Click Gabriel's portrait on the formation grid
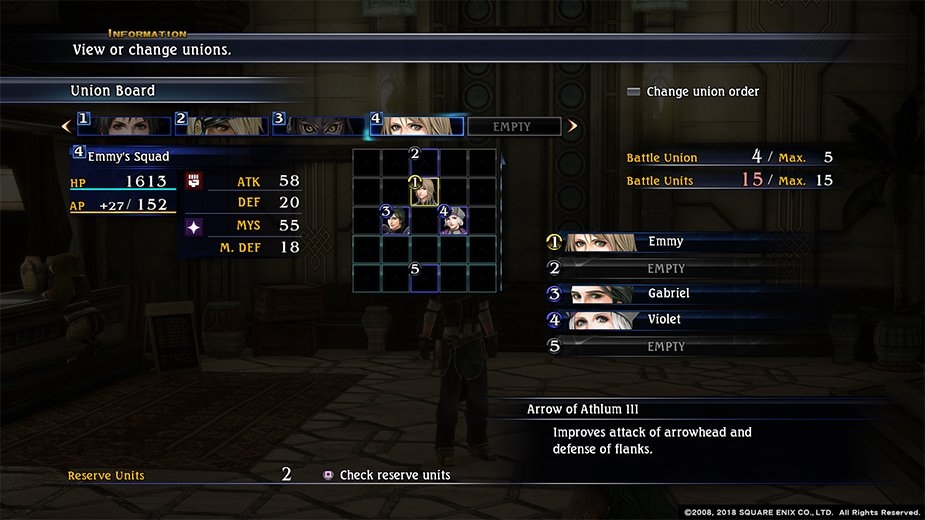 [396, 220]
